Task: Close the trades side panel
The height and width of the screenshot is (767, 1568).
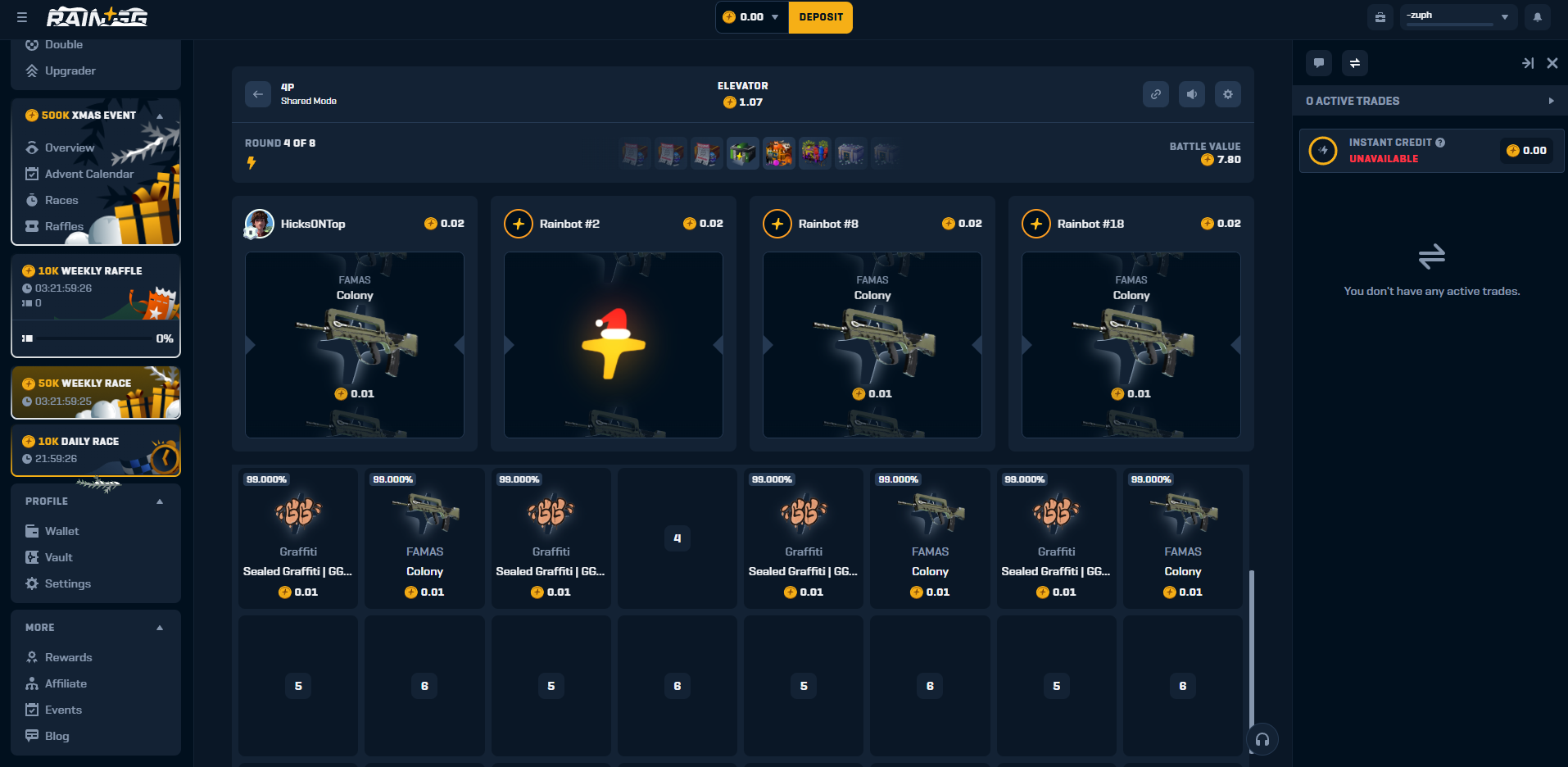Action: click(1552, 63)
